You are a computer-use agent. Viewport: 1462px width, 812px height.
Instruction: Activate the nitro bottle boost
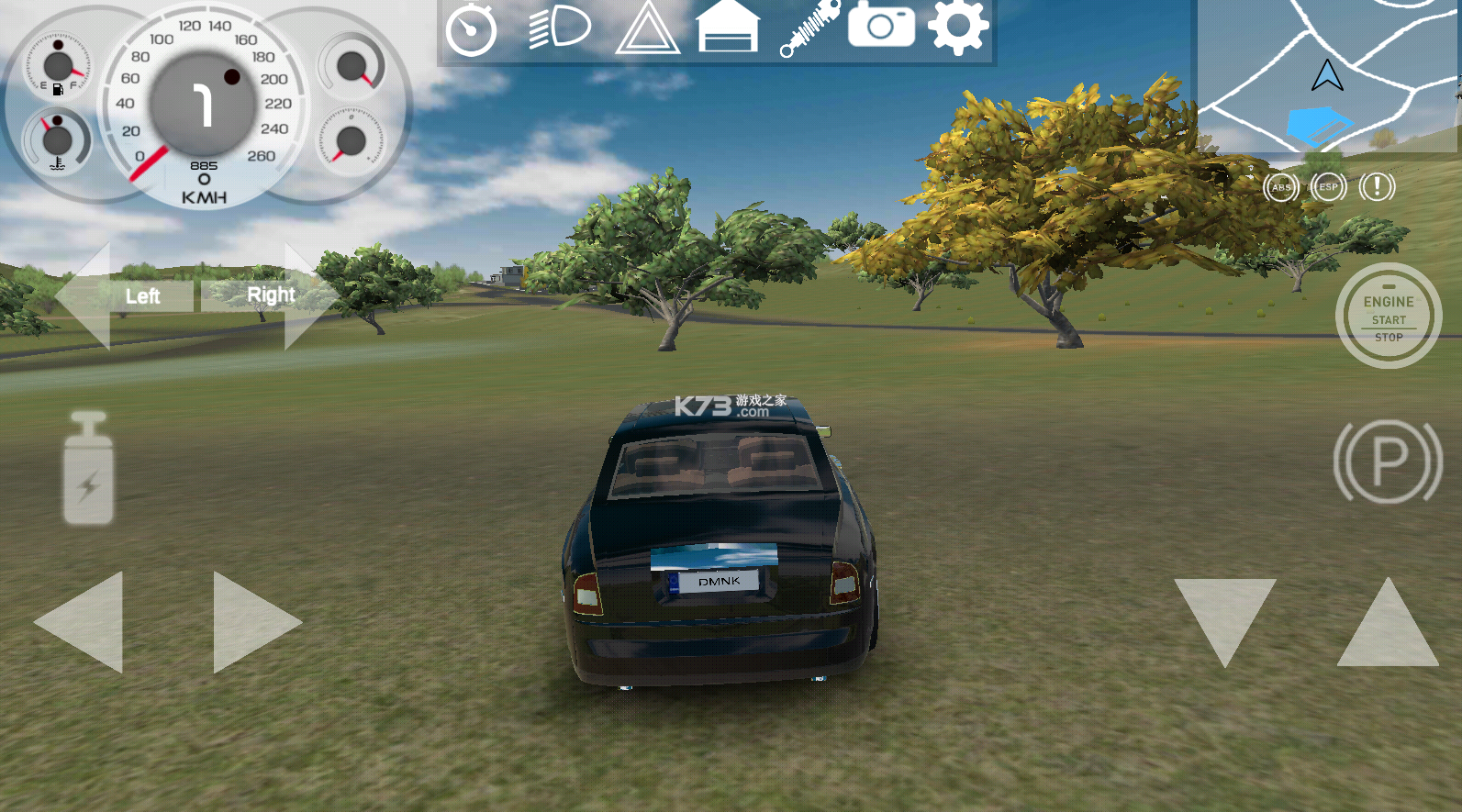point(89,469)
